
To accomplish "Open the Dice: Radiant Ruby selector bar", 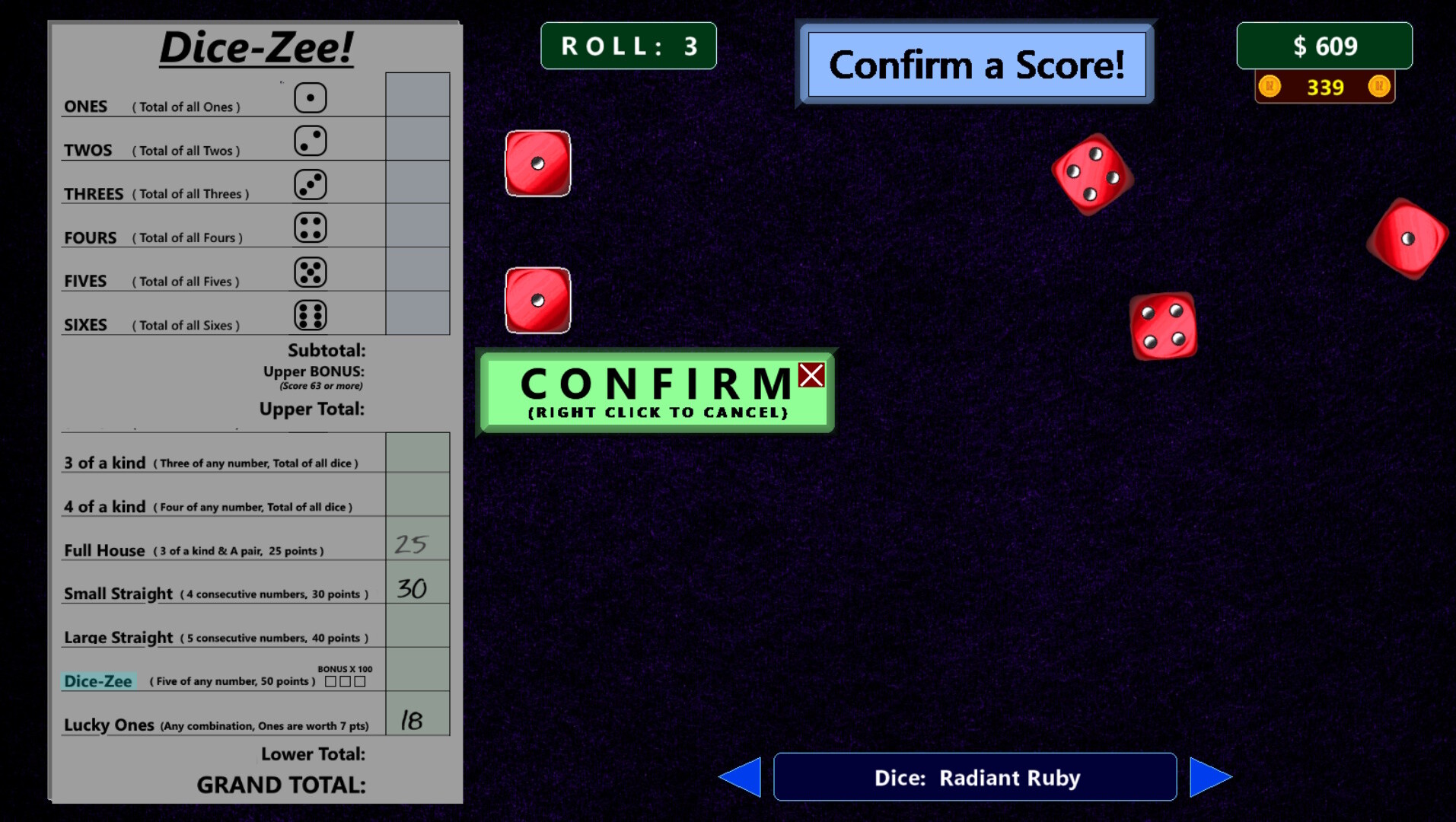I will click(x=974, y=776).
